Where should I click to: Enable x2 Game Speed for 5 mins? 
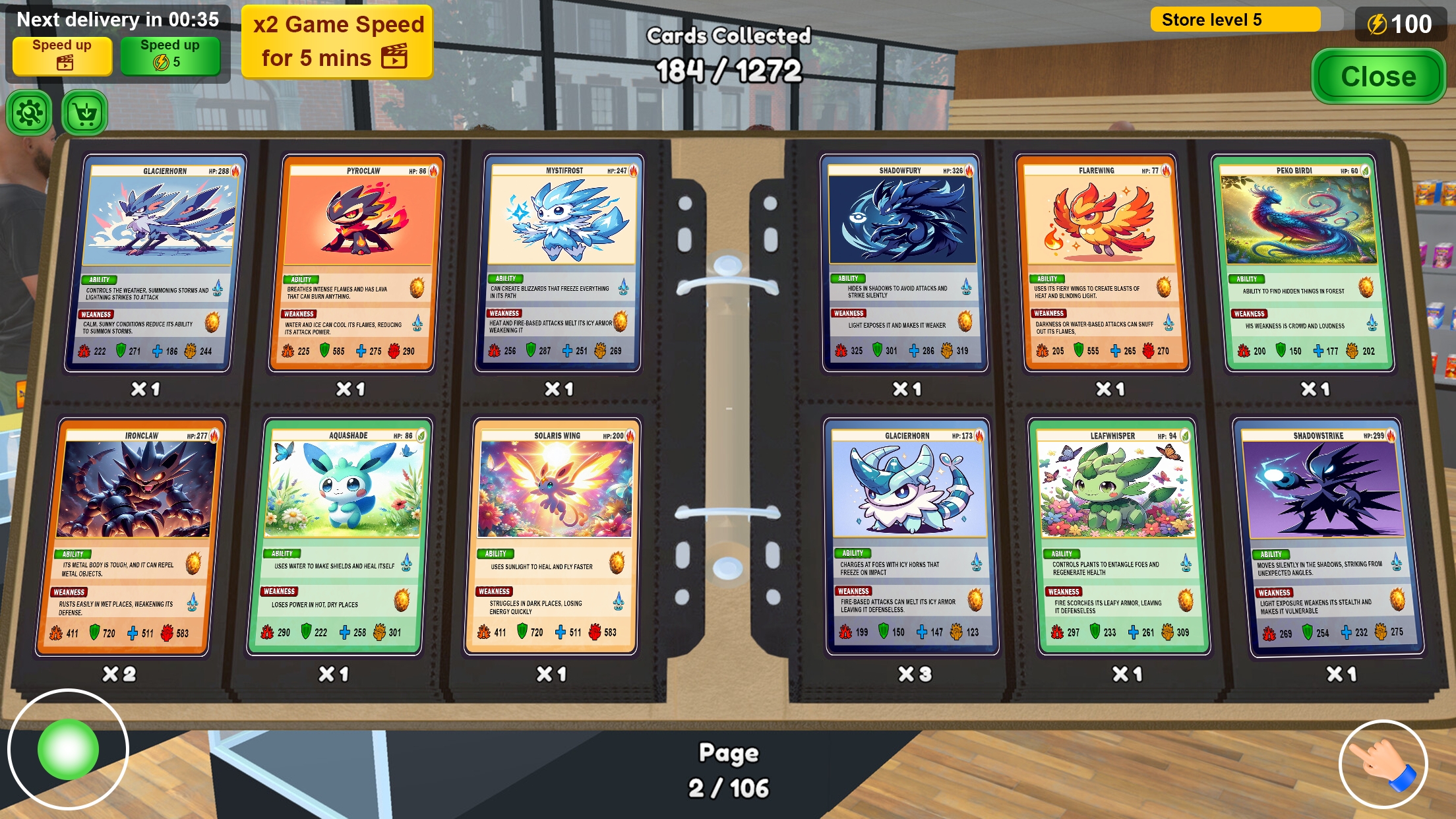pos(336,41)
